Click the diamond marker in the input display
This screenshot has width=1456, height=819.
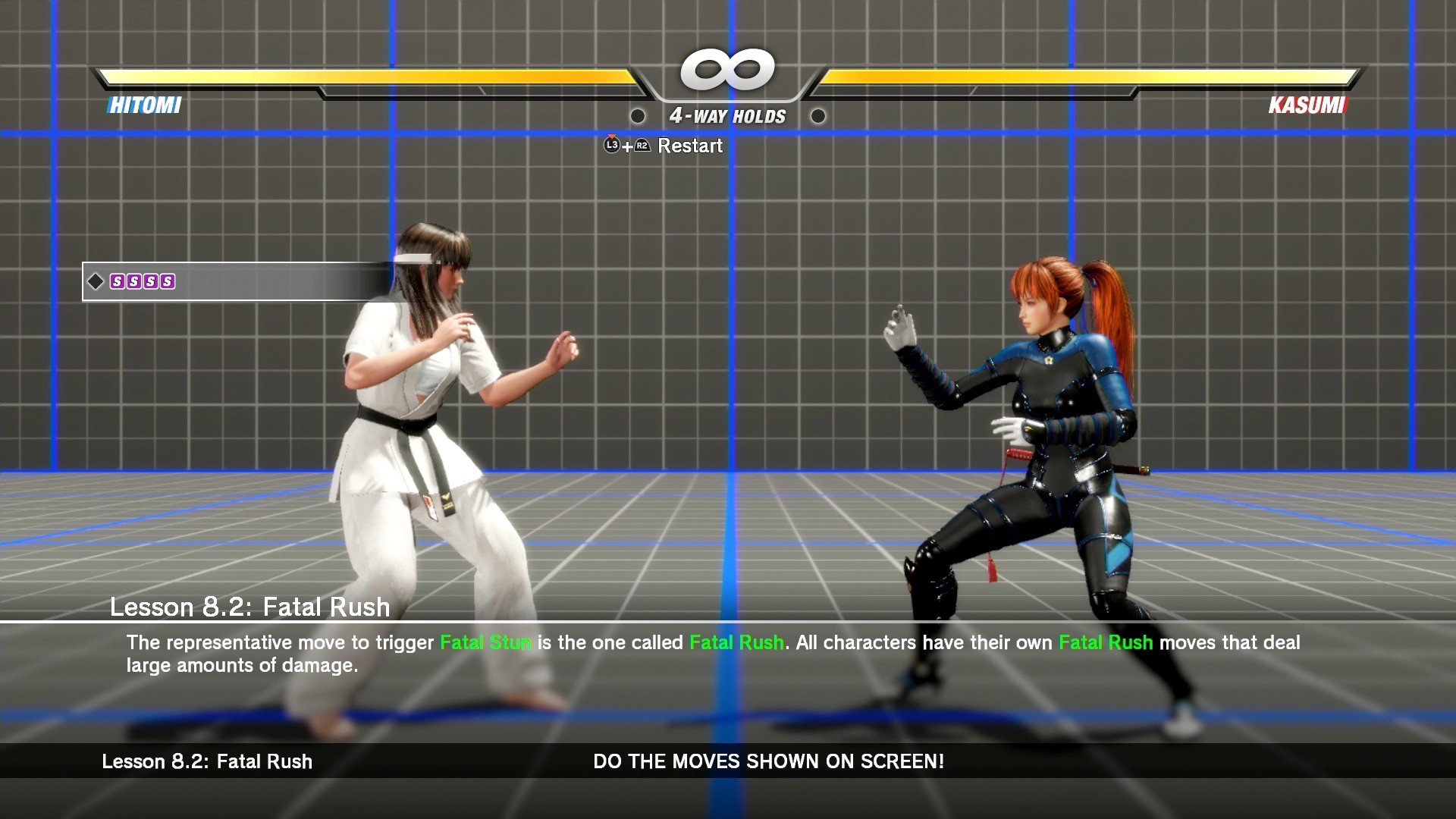click(96, 281)
